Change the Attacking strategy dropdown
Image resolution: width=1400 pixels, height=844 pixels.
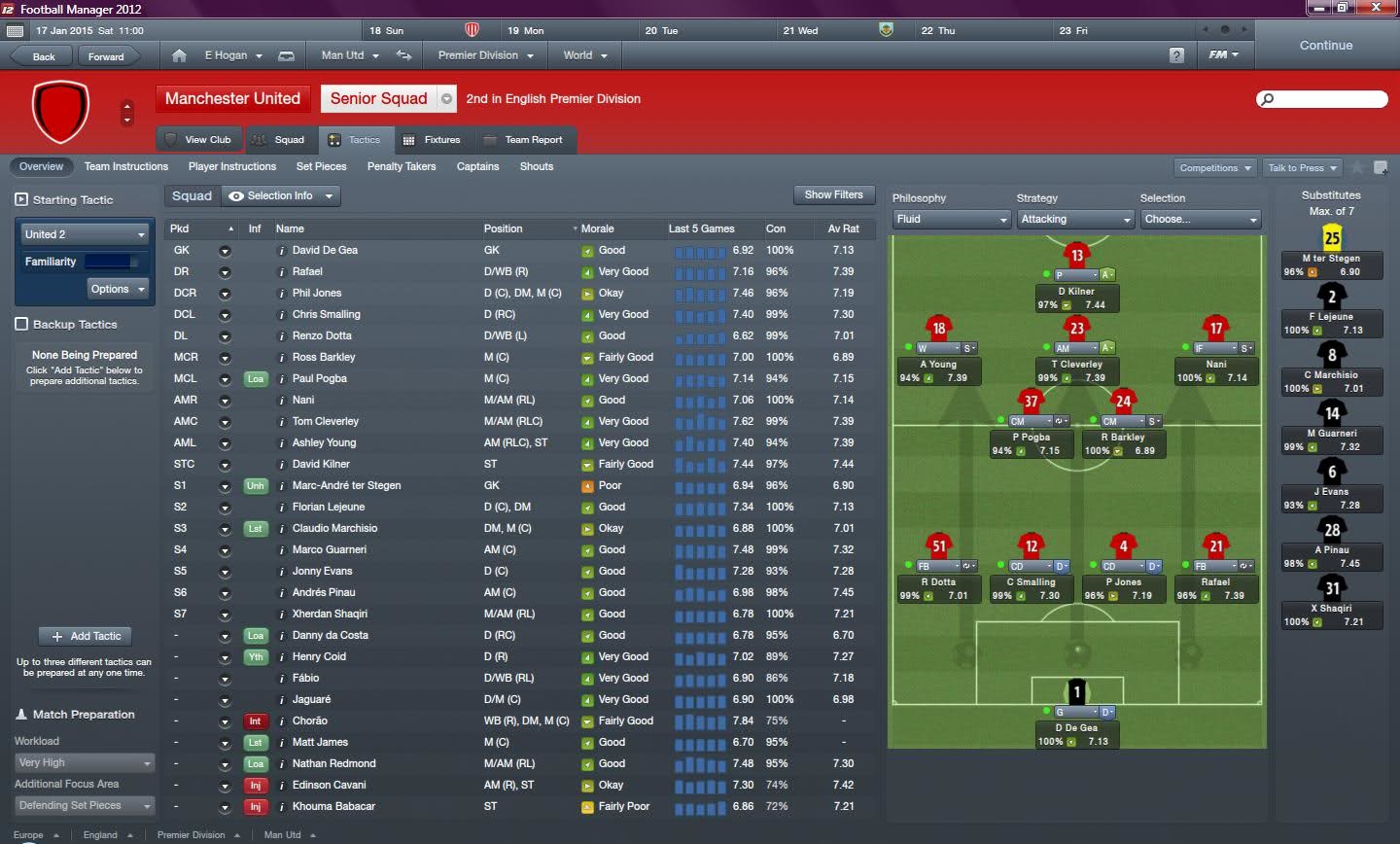pyautogui.click(x=1074, y=219)
